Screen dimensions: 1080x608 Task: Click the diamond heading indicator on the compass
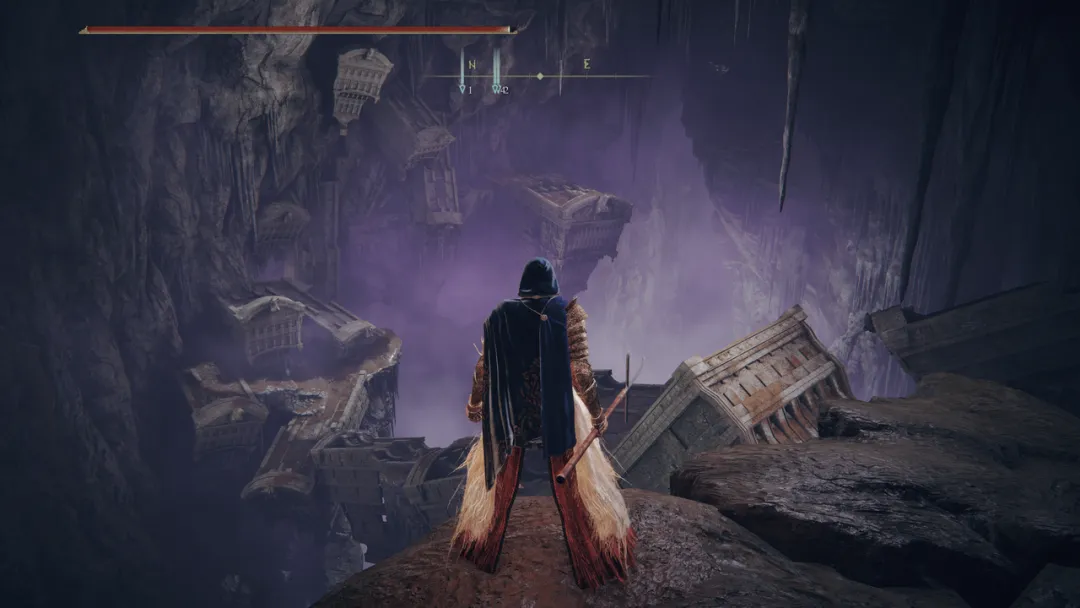coord(540,76)
